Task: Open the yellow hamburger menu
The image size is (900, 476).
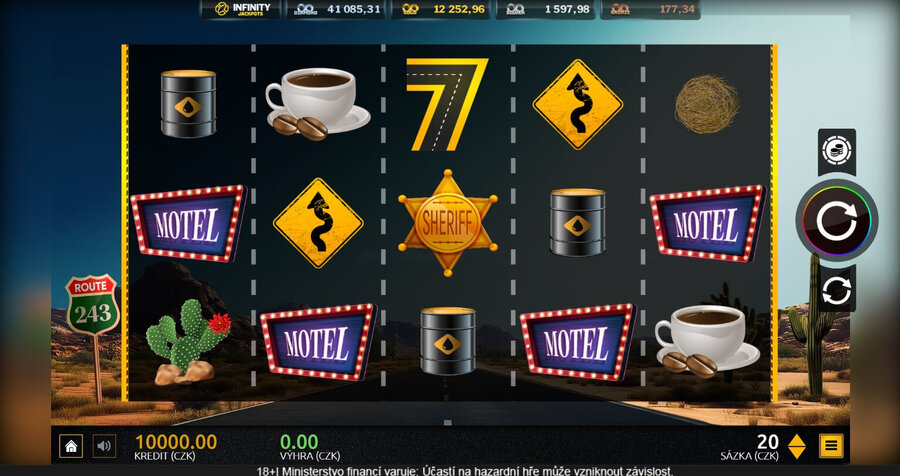Action: pos(831,446)
